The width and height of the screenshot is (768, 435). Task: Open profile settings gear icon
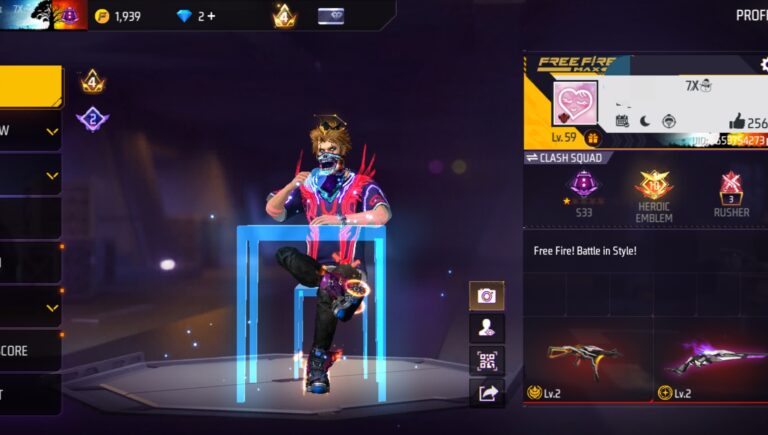(x=764, y=64)
